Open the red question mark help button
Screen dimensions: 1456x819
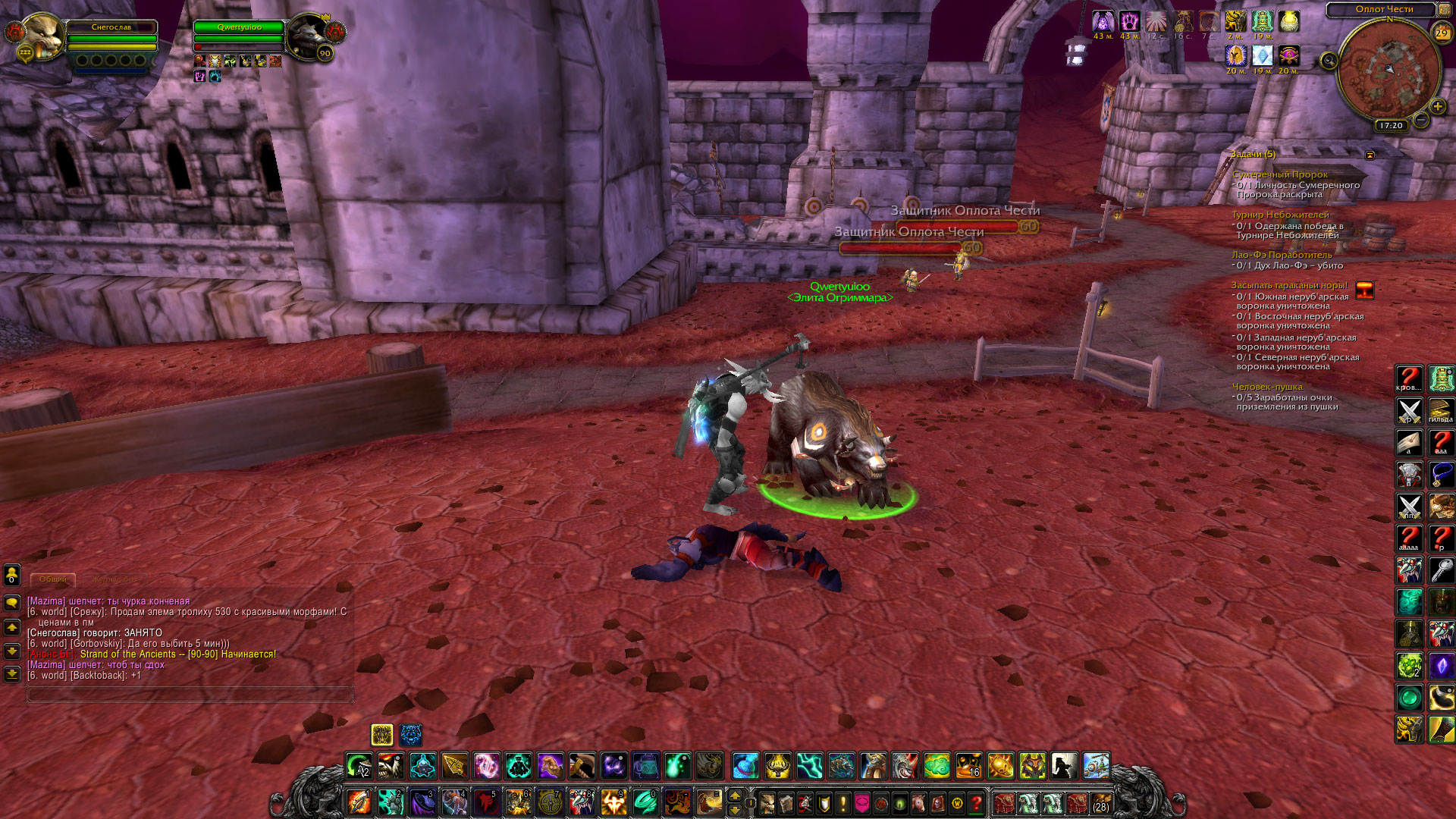pyautogui.click(x=977, y=802)
